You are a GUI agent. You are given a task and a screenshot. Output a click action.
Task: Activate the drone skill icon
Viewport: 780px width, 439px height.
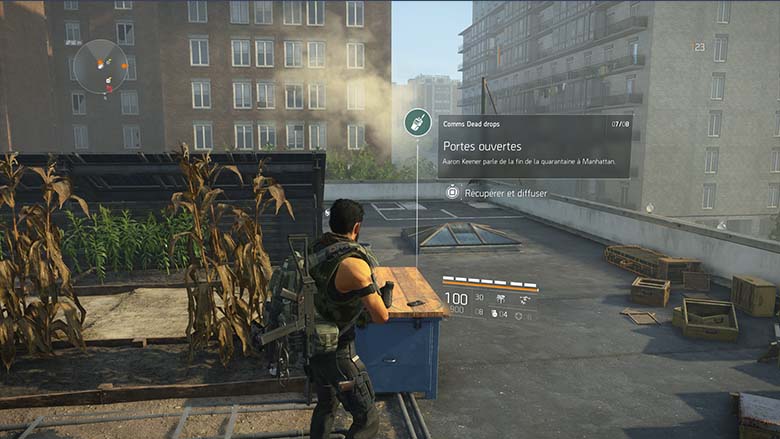(524, 298)
